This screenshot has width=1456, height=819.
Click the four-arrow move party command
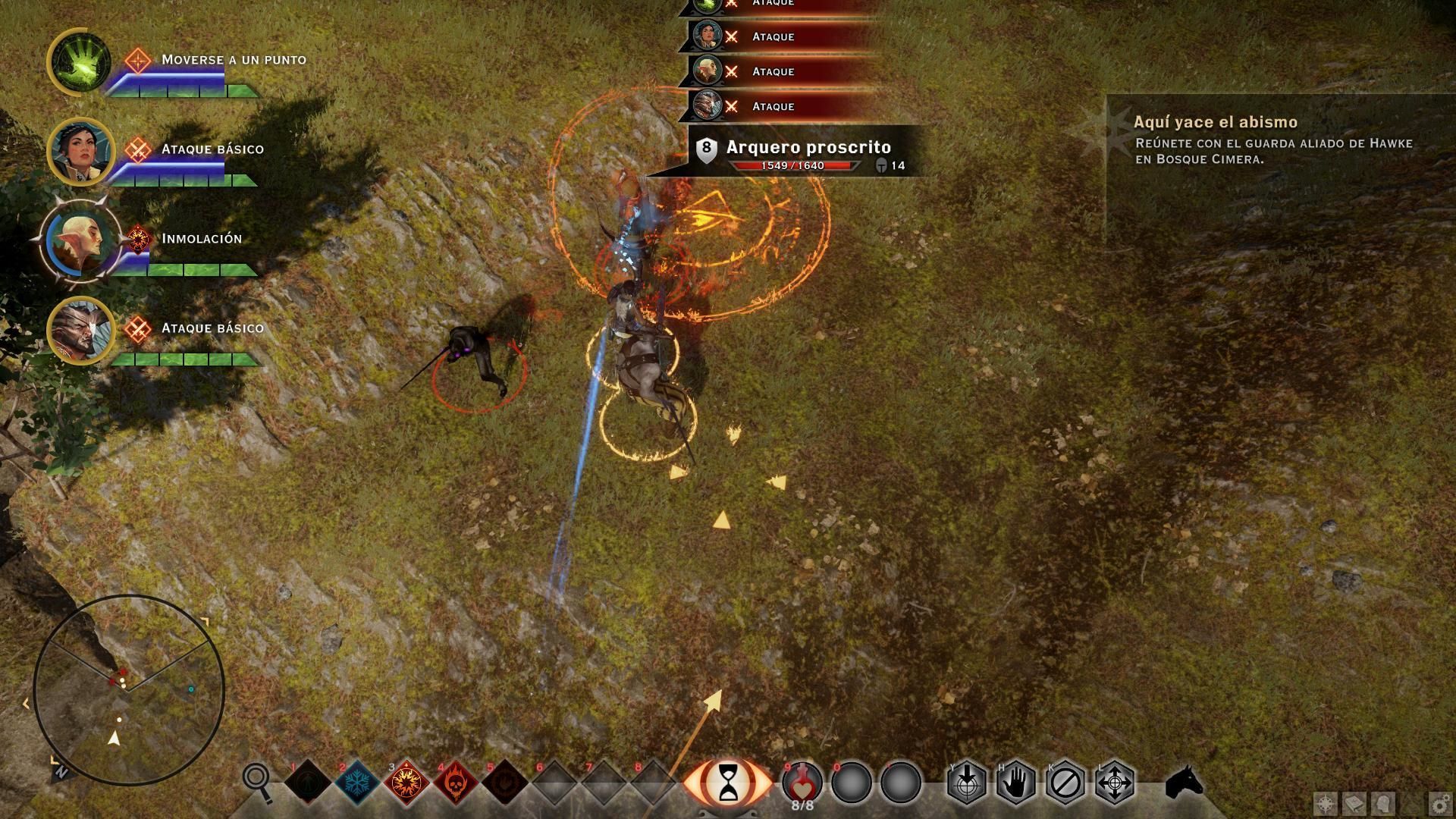point(1115,782)
